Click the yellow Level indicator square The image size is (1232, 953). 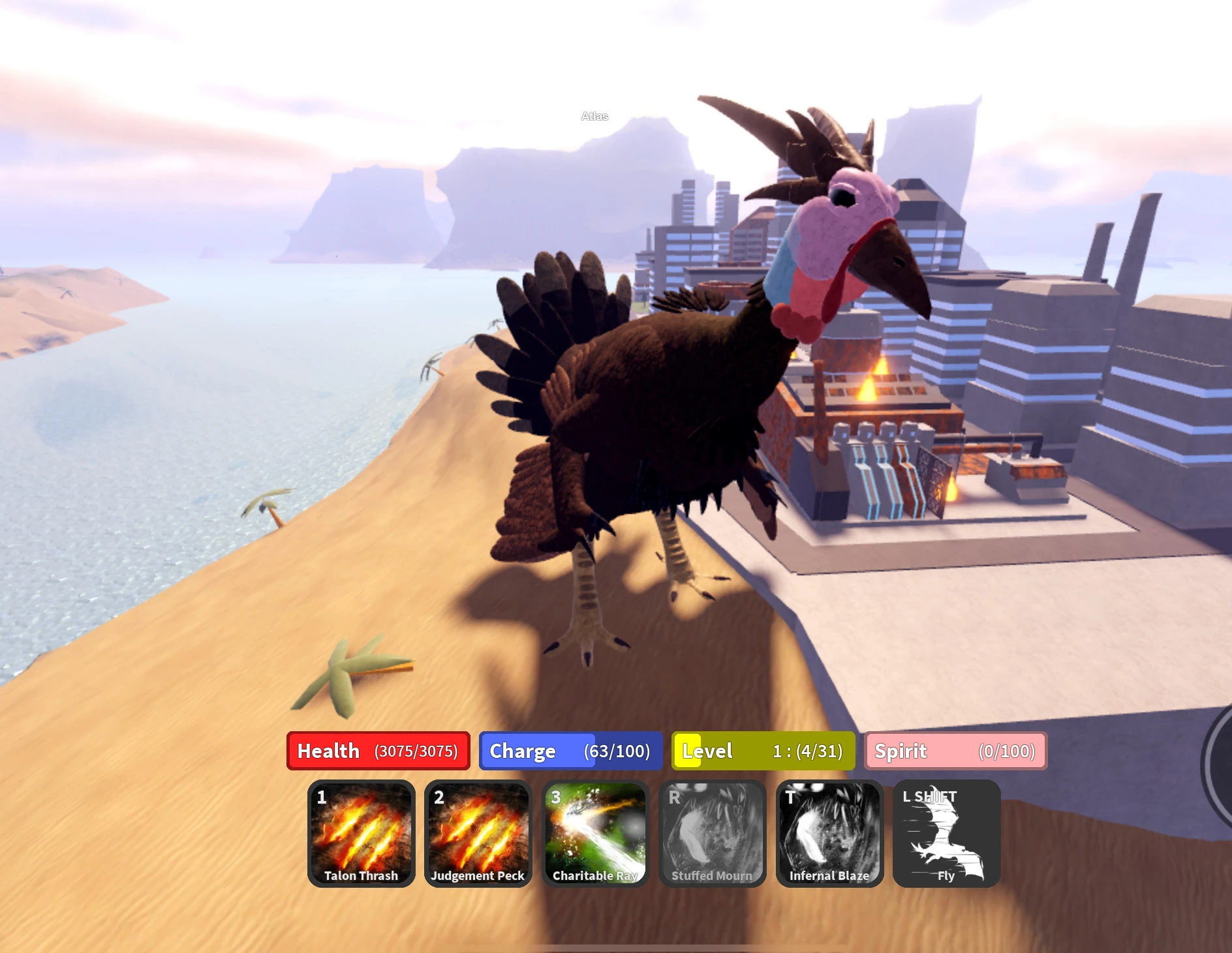pyautogui.click(x=686, y=751)
